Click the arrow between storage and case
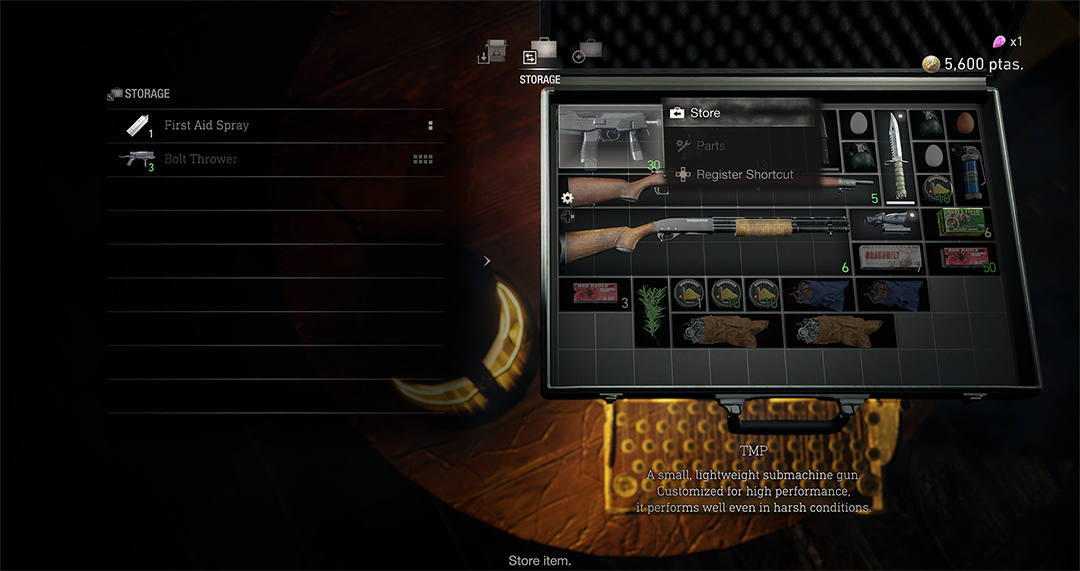 pos(487,261)
